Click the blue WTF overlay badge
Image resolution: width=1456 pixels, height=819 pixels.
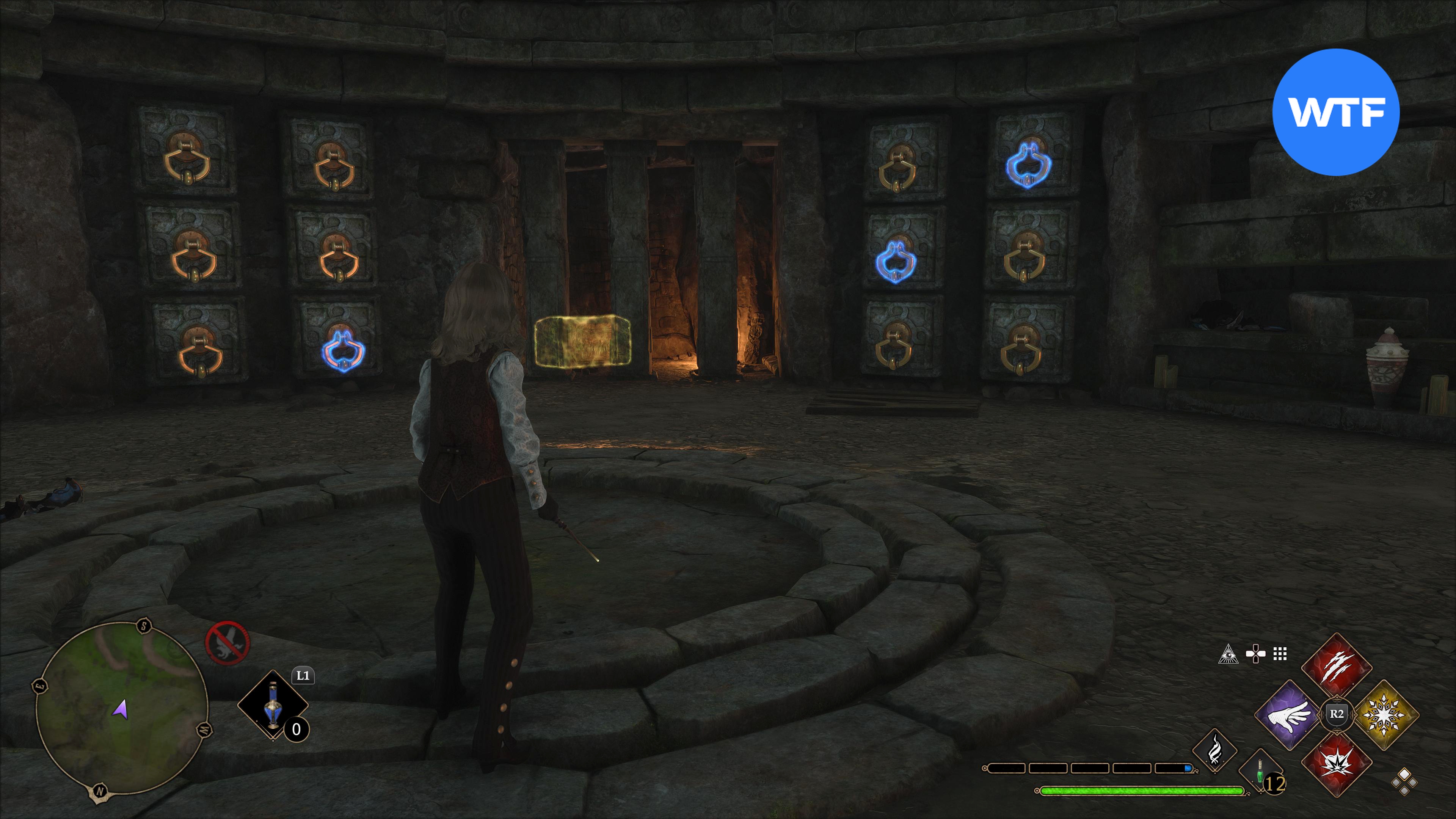1335,112
